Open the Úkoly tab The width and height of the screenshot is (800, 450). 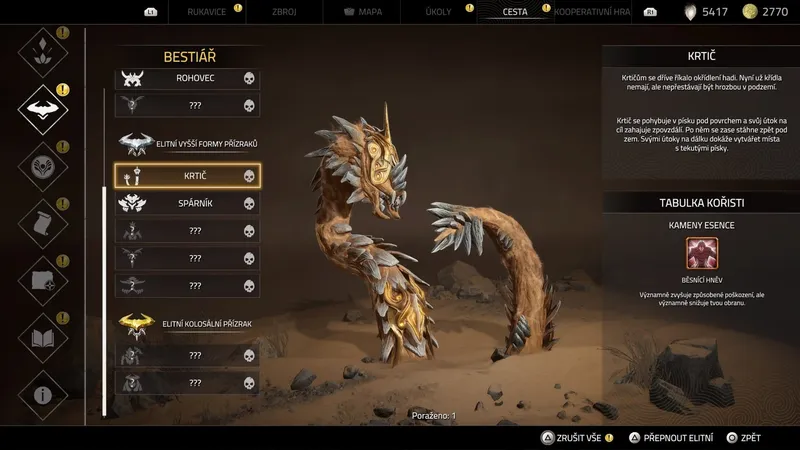click(439, 13)
